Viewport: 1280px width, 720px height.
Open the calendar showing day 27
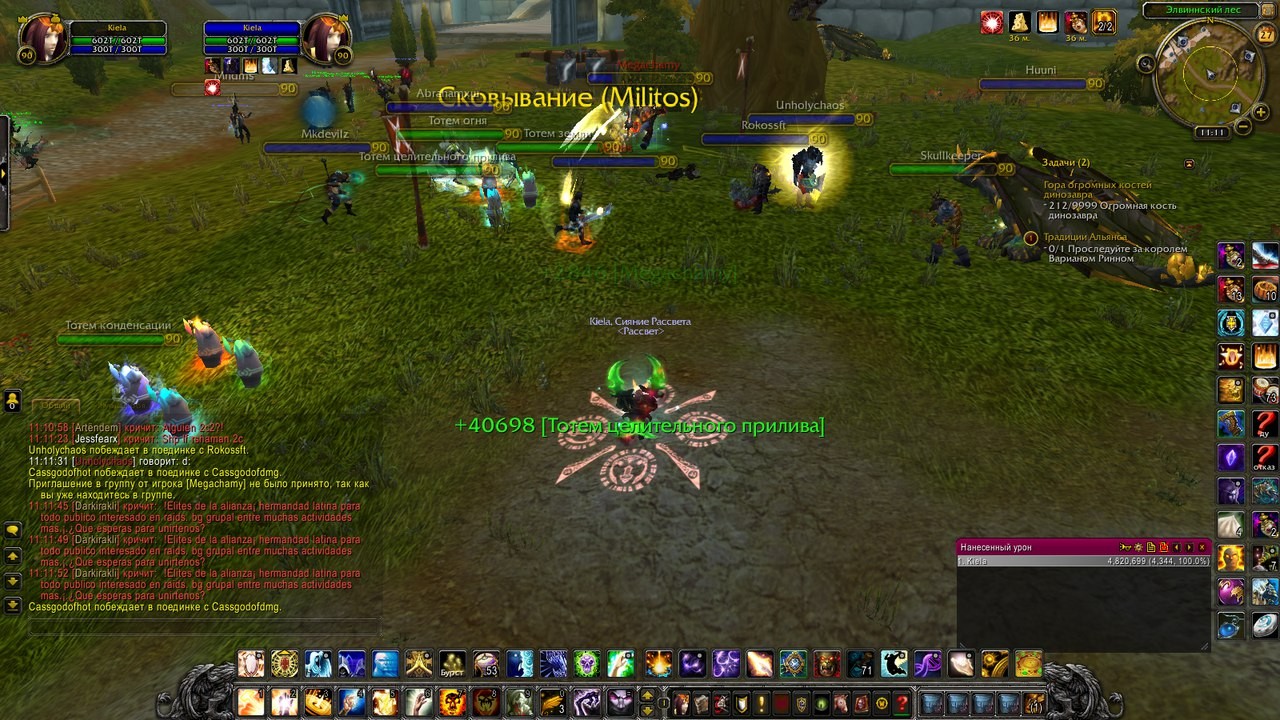coord(1266,34)
